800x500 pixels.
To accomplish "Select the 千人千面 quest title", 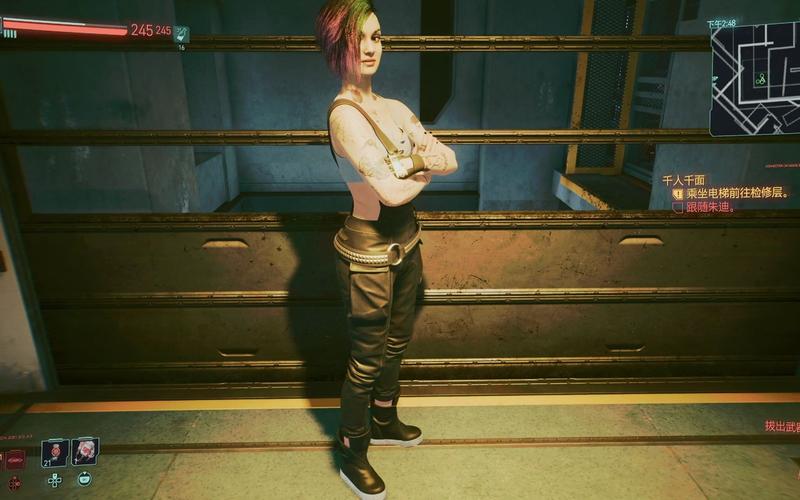I will point(684,180).
